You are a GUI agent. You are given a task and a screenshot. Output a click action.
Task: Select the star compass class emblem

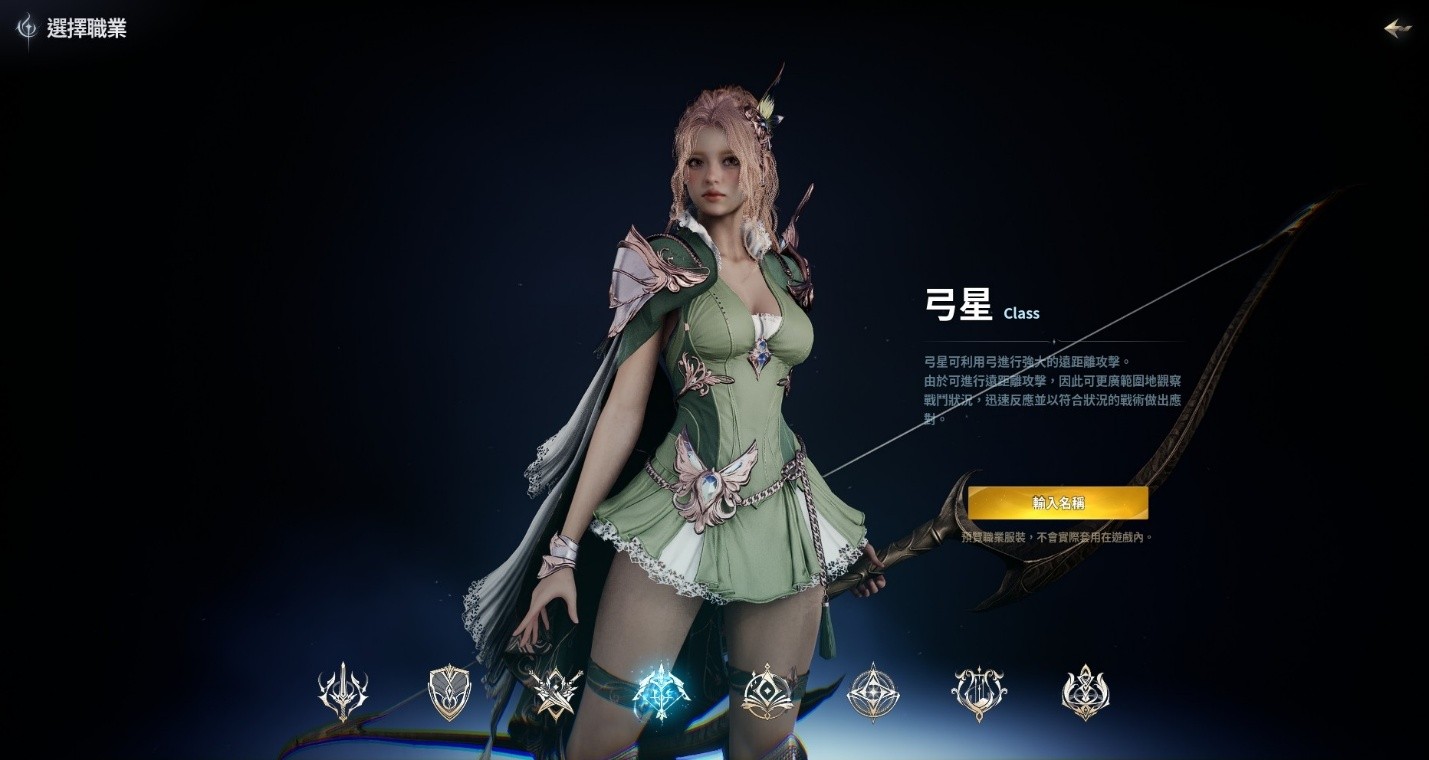click(873, 690)
